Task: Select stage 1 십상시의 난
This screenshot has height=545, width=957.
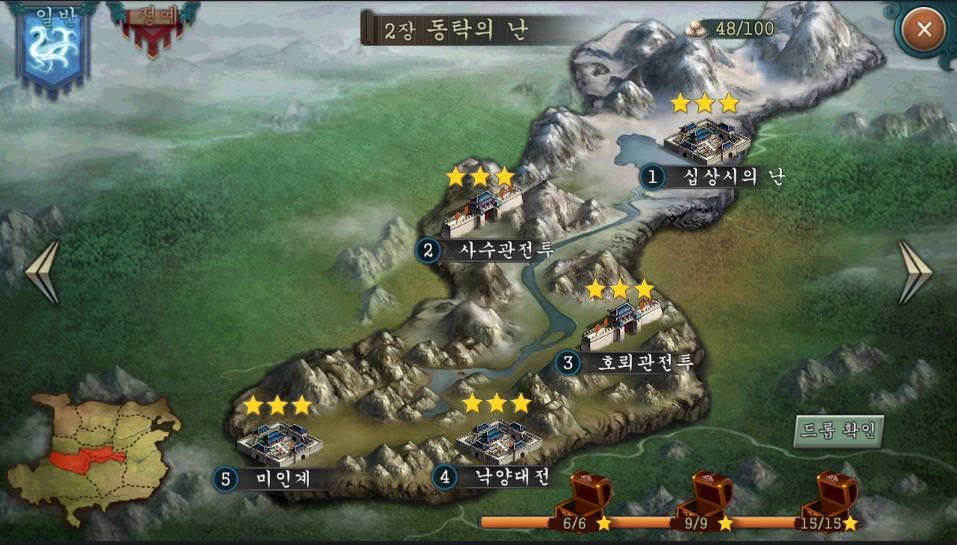Action: [707, 143]
